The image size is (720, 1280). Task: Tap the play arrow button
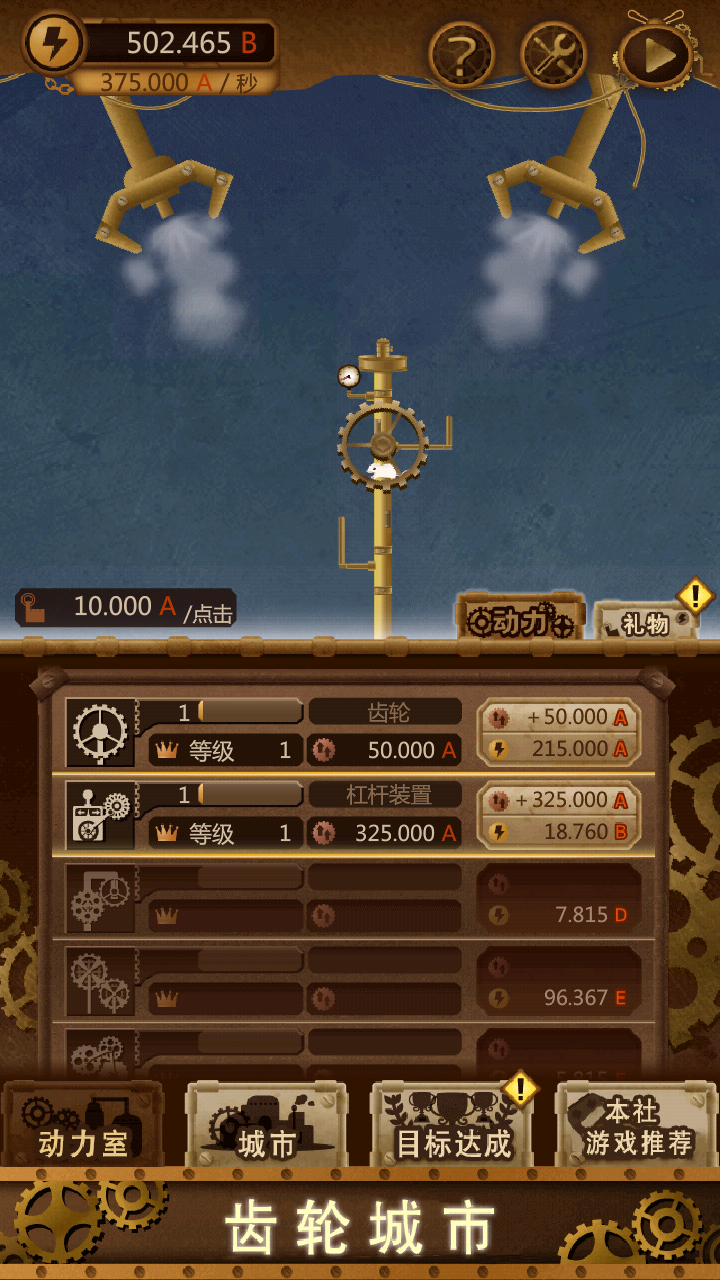(x=656, y=55)
